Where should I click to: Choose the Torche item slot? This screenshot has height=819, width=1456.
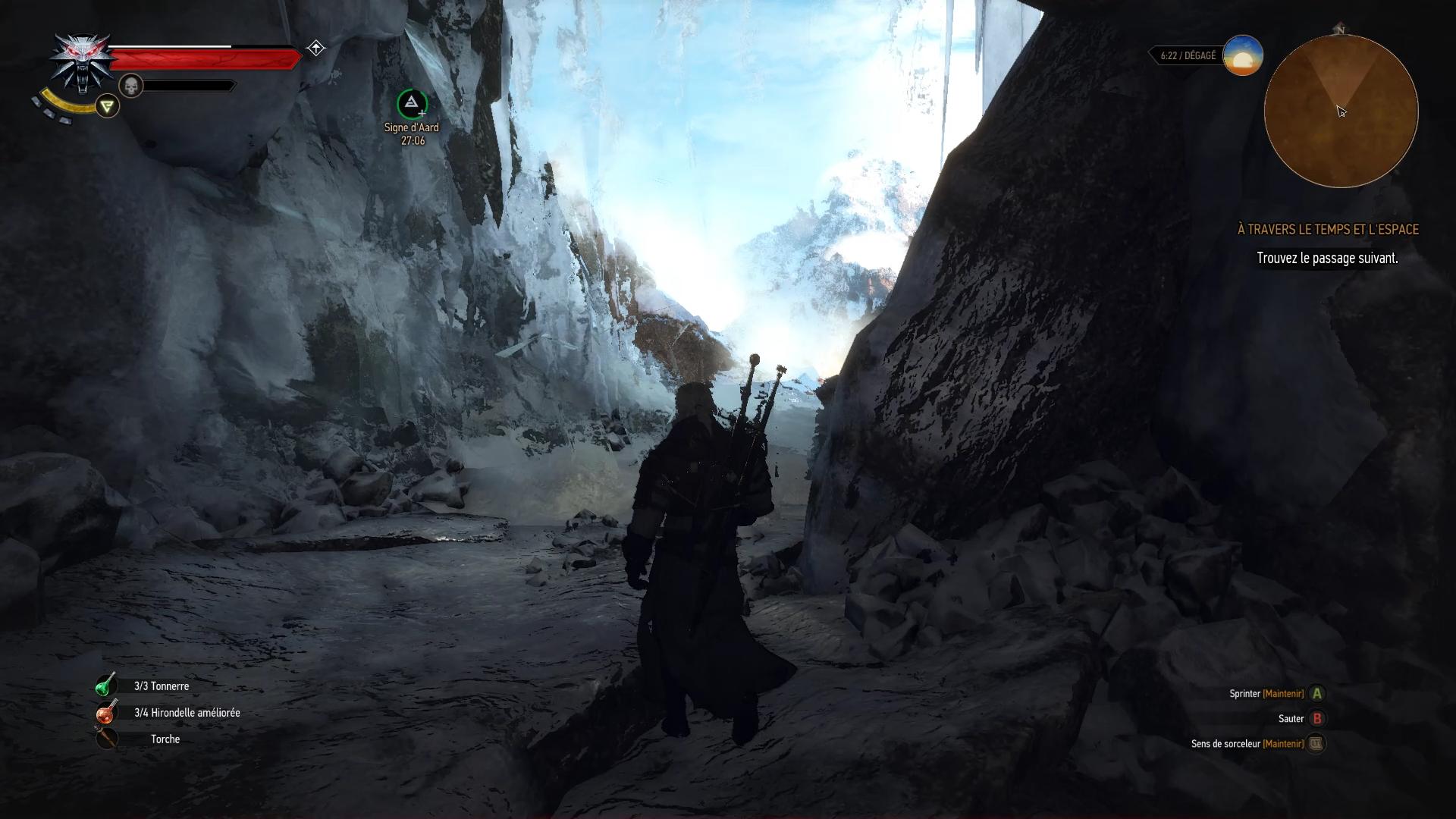[106, 739]
